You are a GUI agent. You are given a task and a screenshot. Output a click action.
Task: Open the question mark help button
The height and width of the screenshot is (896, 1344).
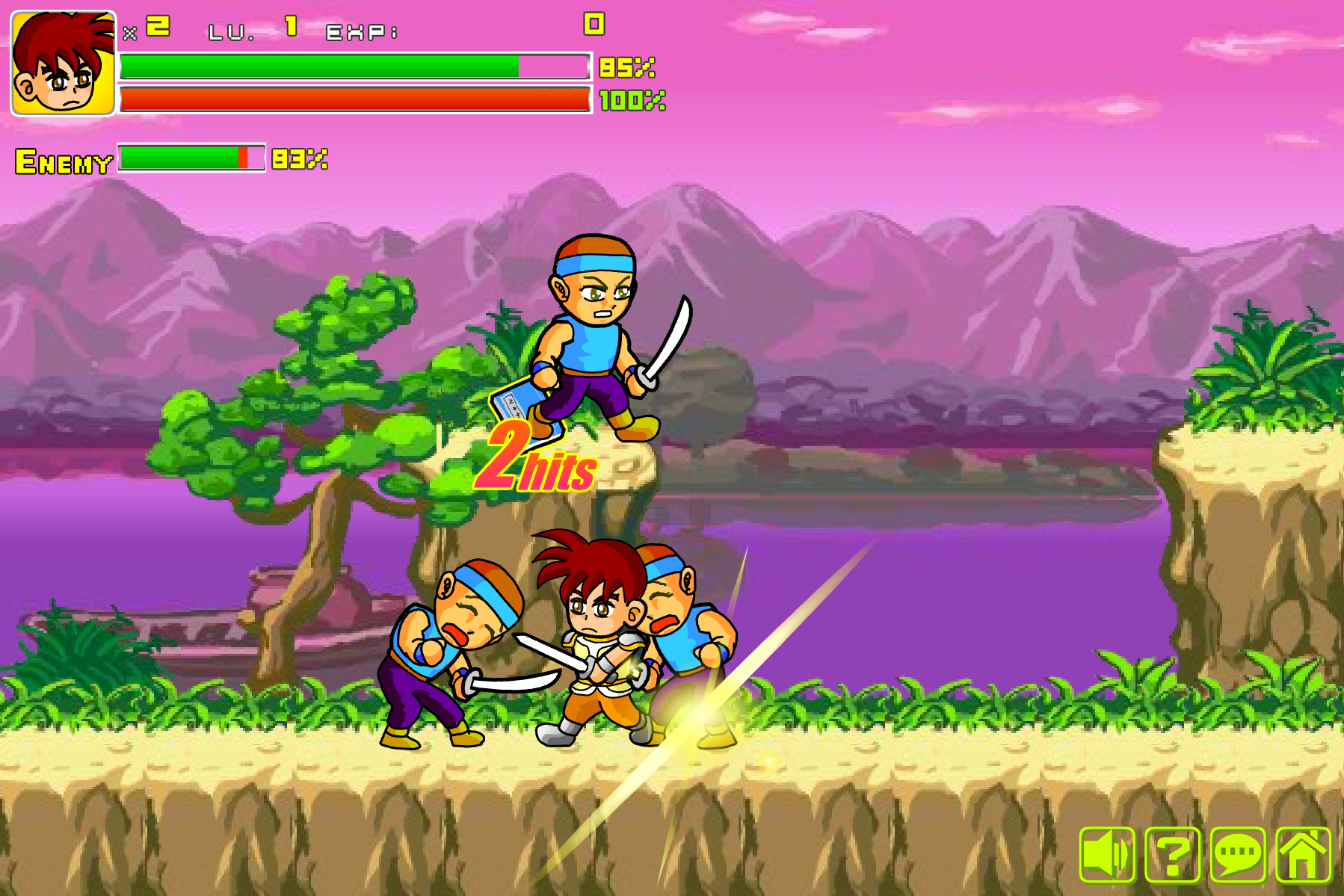[1172, 854]
